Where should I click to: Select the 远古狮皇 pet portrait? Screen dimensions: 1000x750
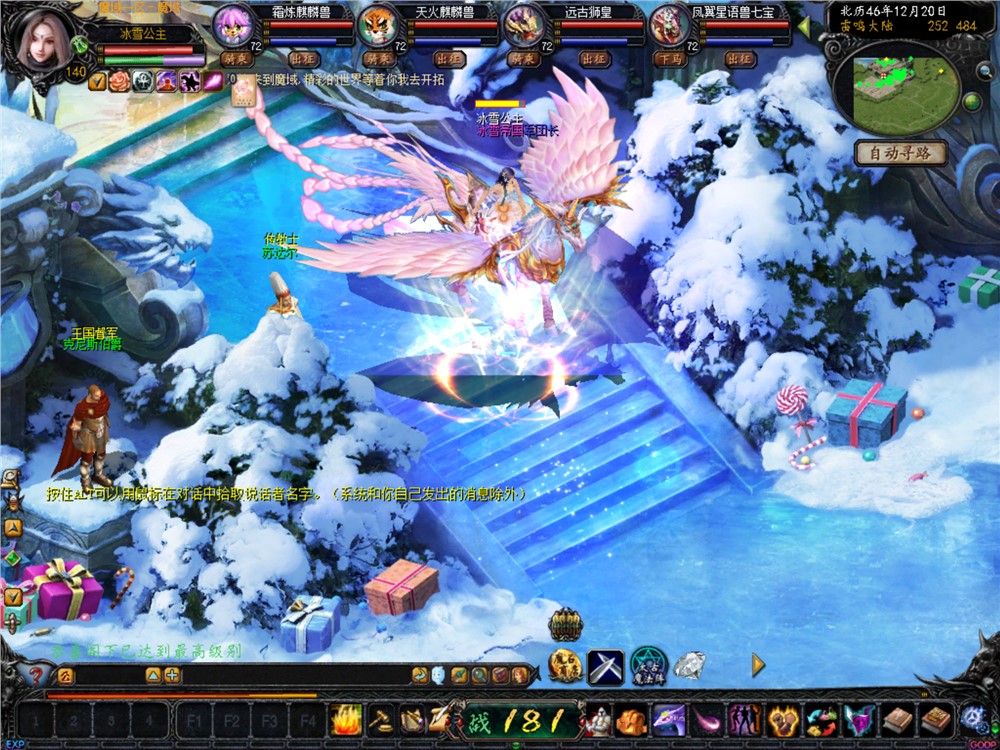[x=524, y=24]
